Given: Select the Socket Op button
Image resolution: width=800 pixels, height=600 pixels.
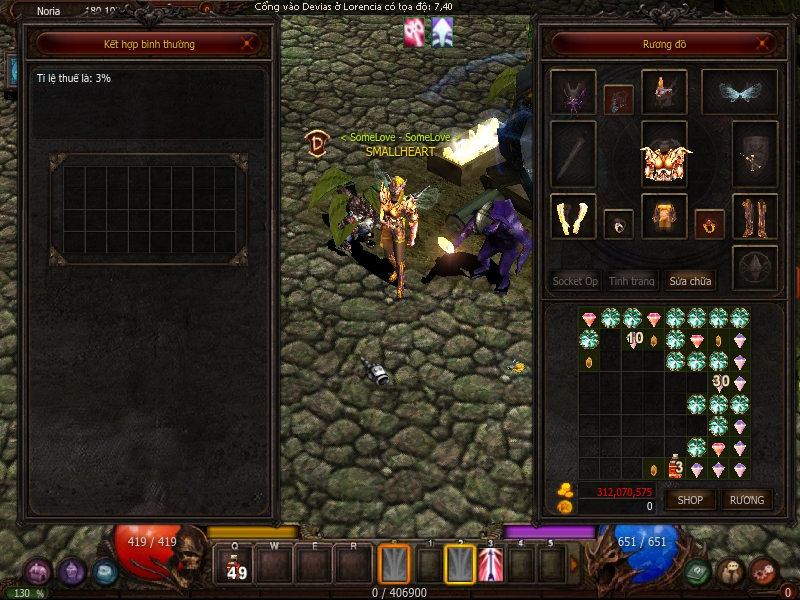Looking at the screenshot, I should [575, 281].
